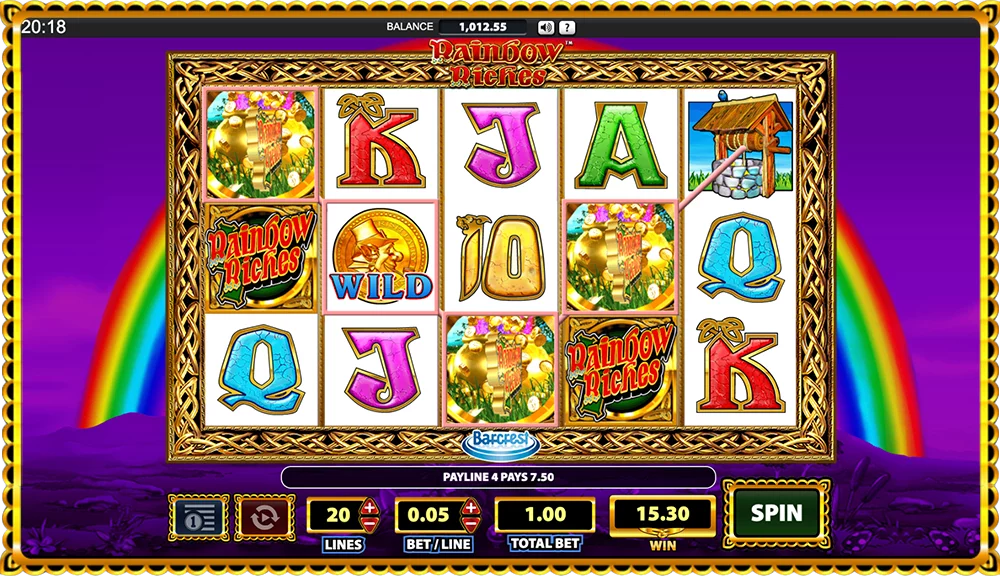Raise the bet per line
Screen dimensions: 1000x578
click(471, 507)
